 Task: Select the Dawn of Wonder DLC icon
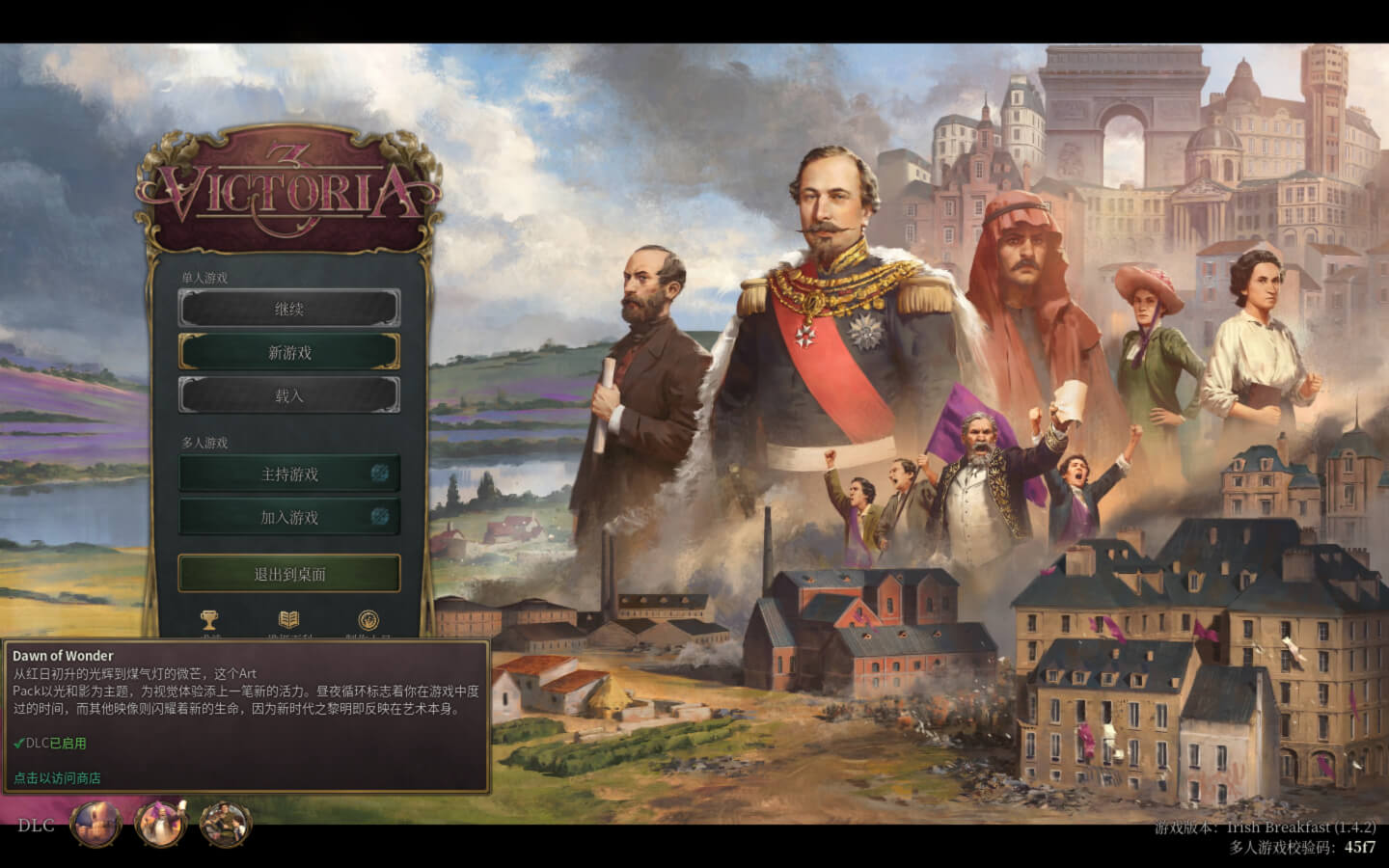coord(95,825)
